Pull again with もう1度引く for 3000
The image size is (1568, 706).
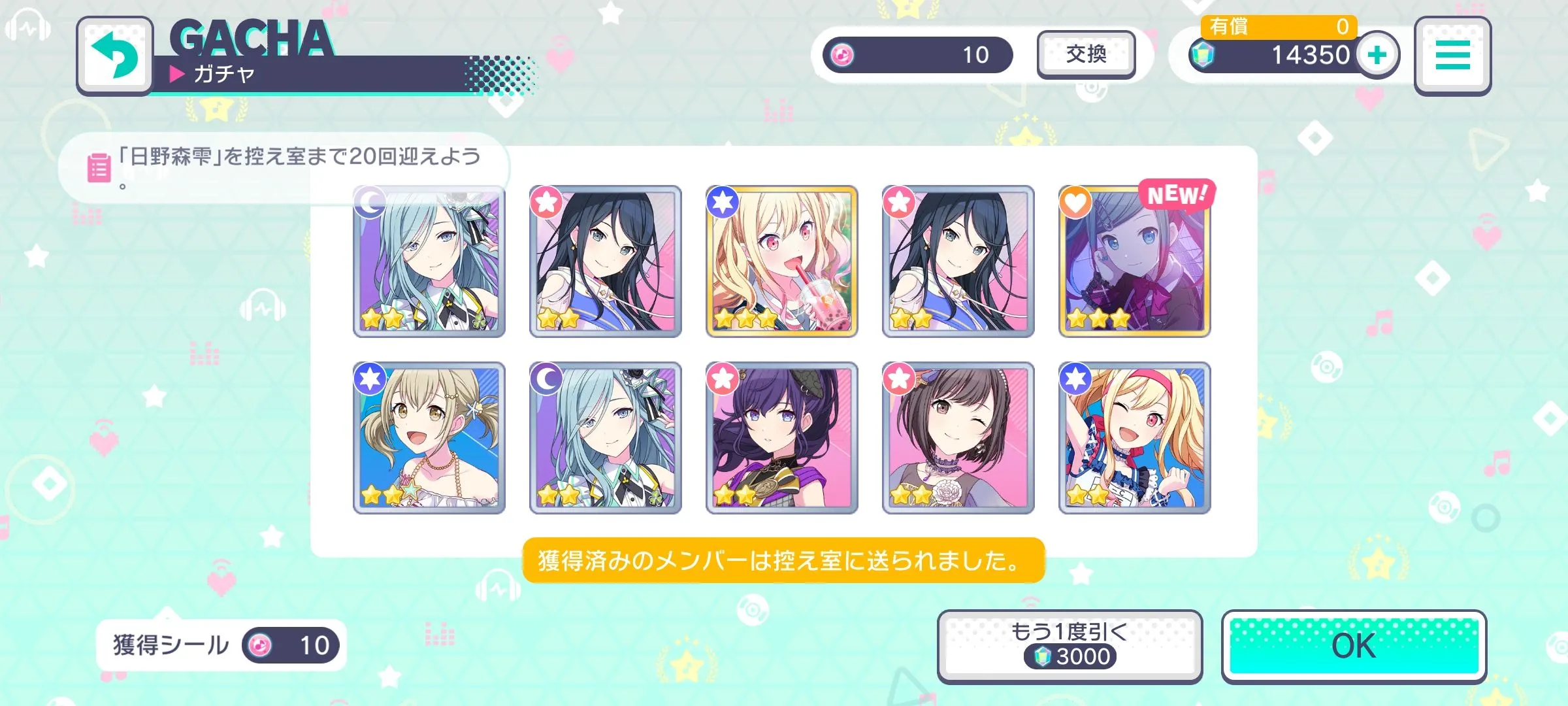tap(1070, 646)
